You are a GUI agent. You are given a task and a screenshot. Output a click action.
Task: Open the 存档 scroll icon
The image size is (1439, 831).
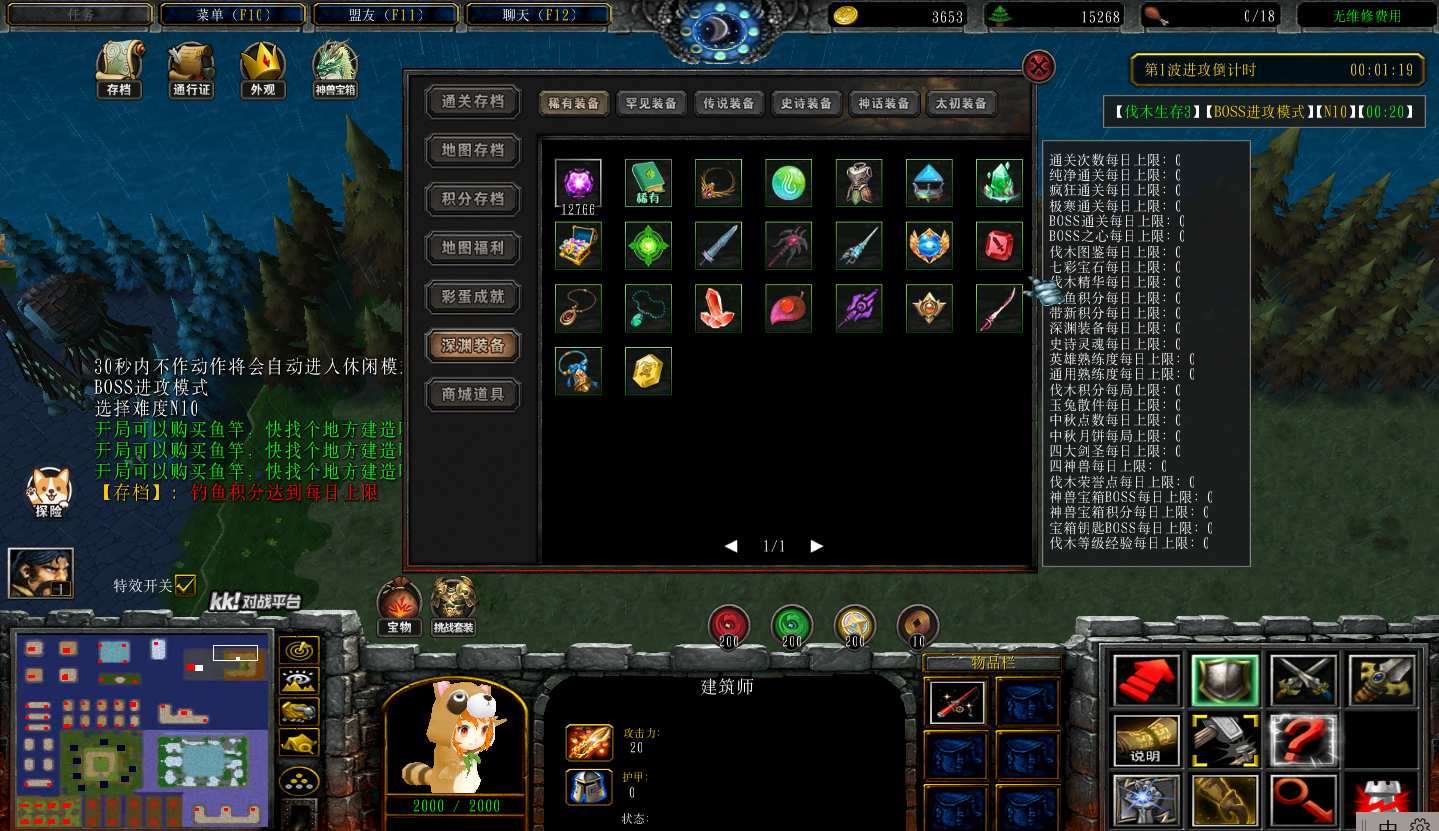click(x=119, y=70)
